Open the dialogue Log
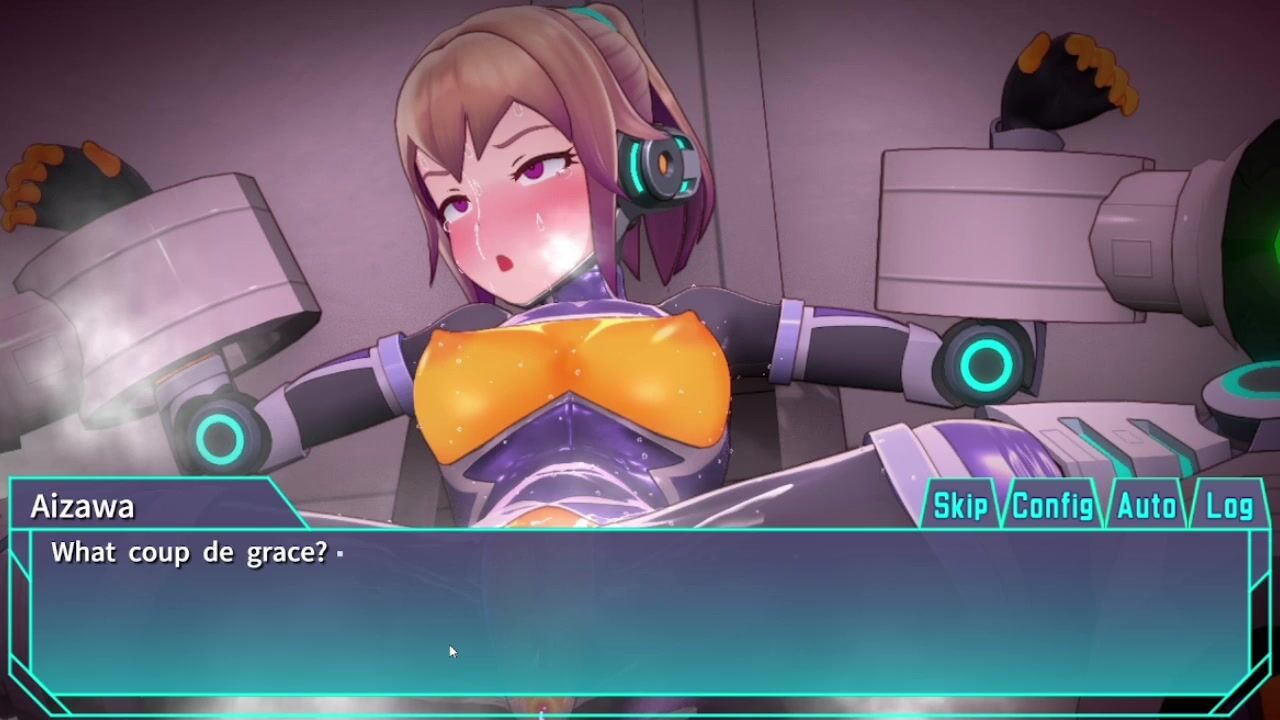The width and height of the screenshot is (1280, 720). point(1229,506)
